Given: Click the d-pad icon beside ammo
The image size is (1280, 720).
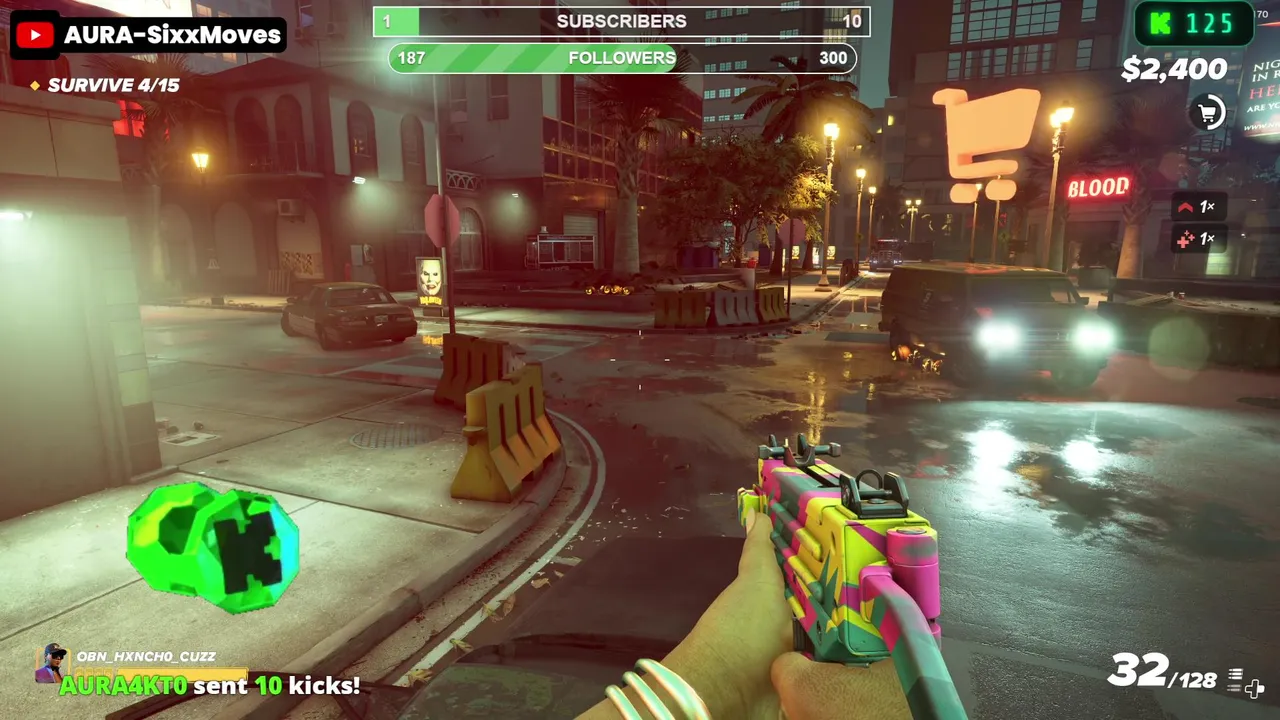Looking at the screenshot, I should point(1254,687).
